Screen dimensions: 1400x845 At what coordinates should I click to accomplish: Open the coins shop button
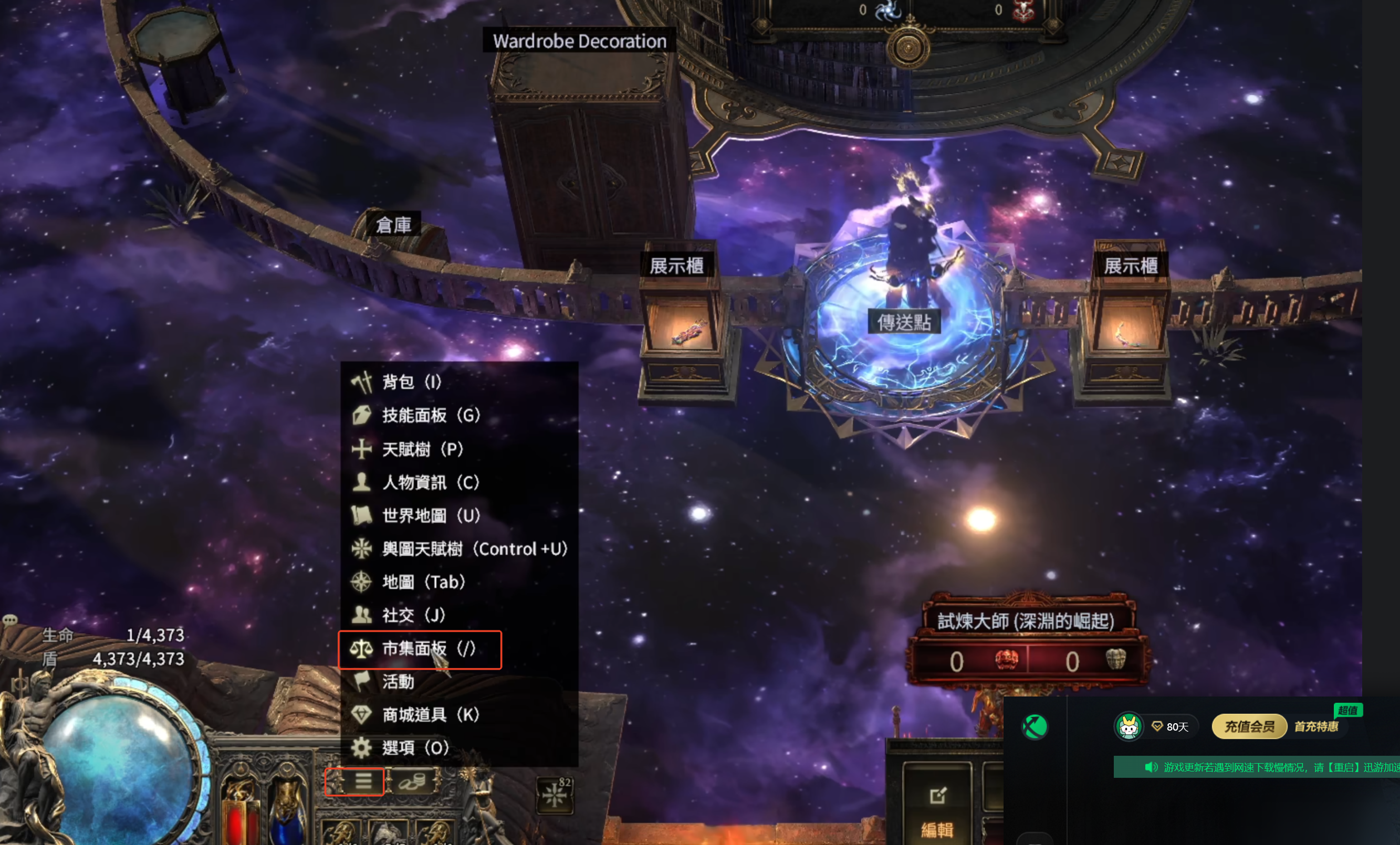tap(413, 782)
